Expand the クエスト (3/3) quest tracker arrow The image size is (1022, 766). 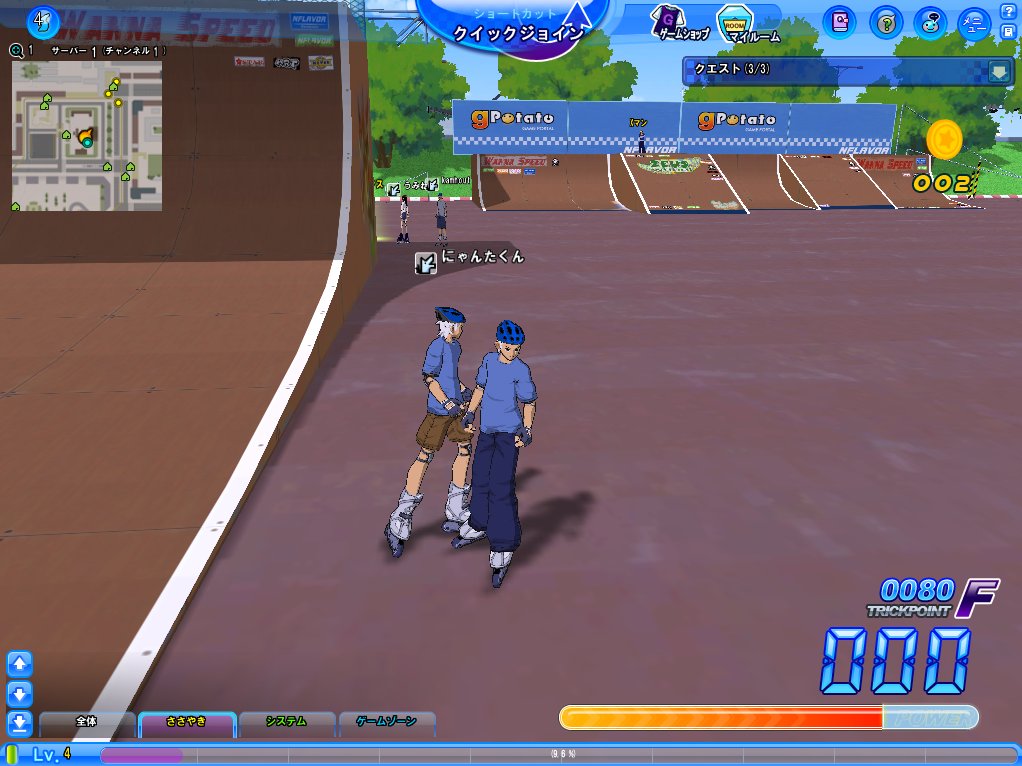[x=998, y=71]
